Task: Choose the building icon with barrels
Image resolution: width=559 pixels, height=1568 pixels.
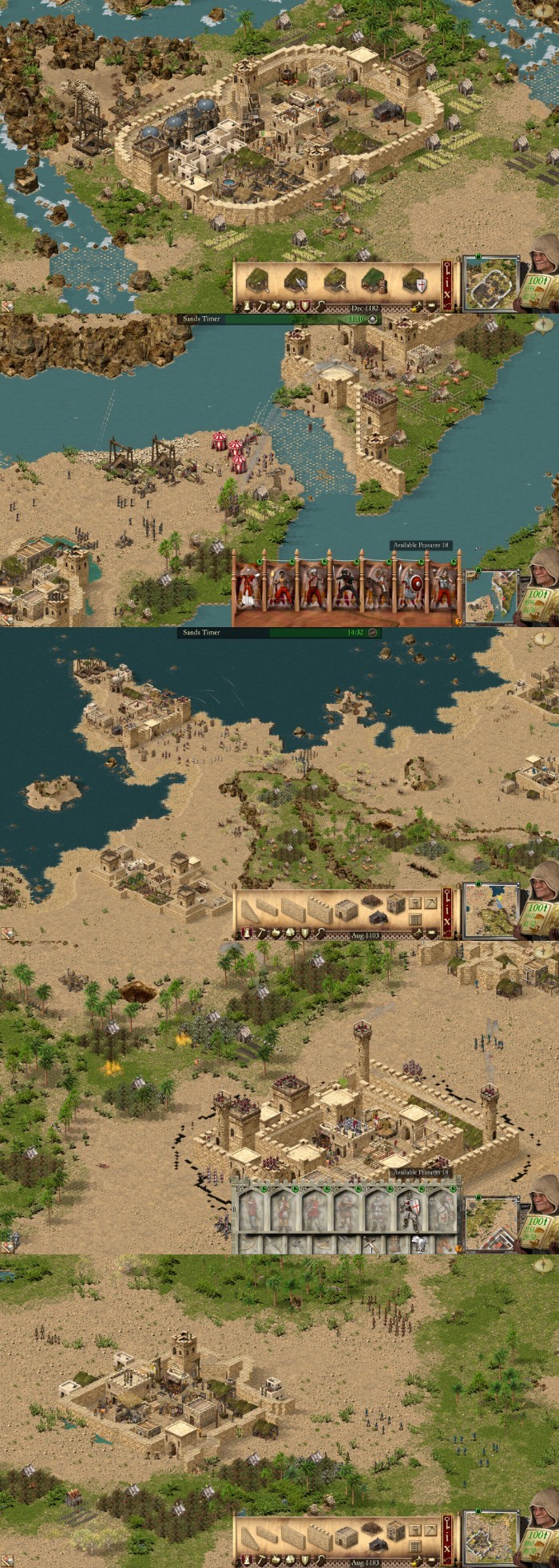Action: [374, 282]
